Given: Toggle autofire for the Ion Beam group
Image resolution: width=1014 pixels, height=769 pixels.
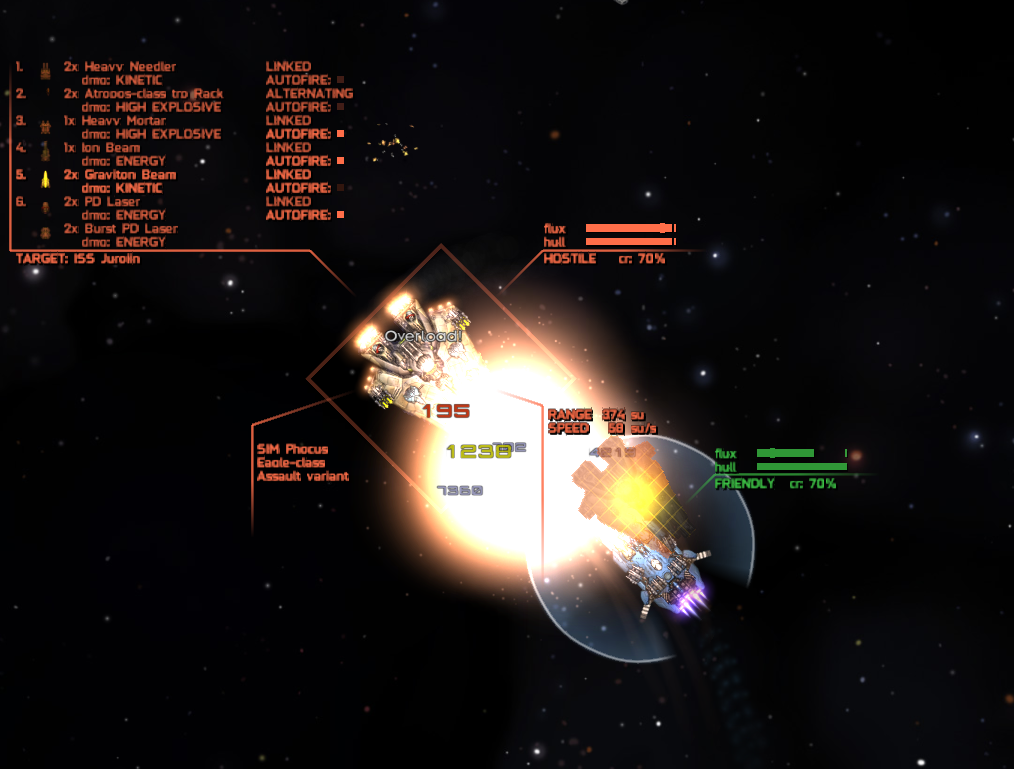Looking at the screenshot, I should (340, 161).
